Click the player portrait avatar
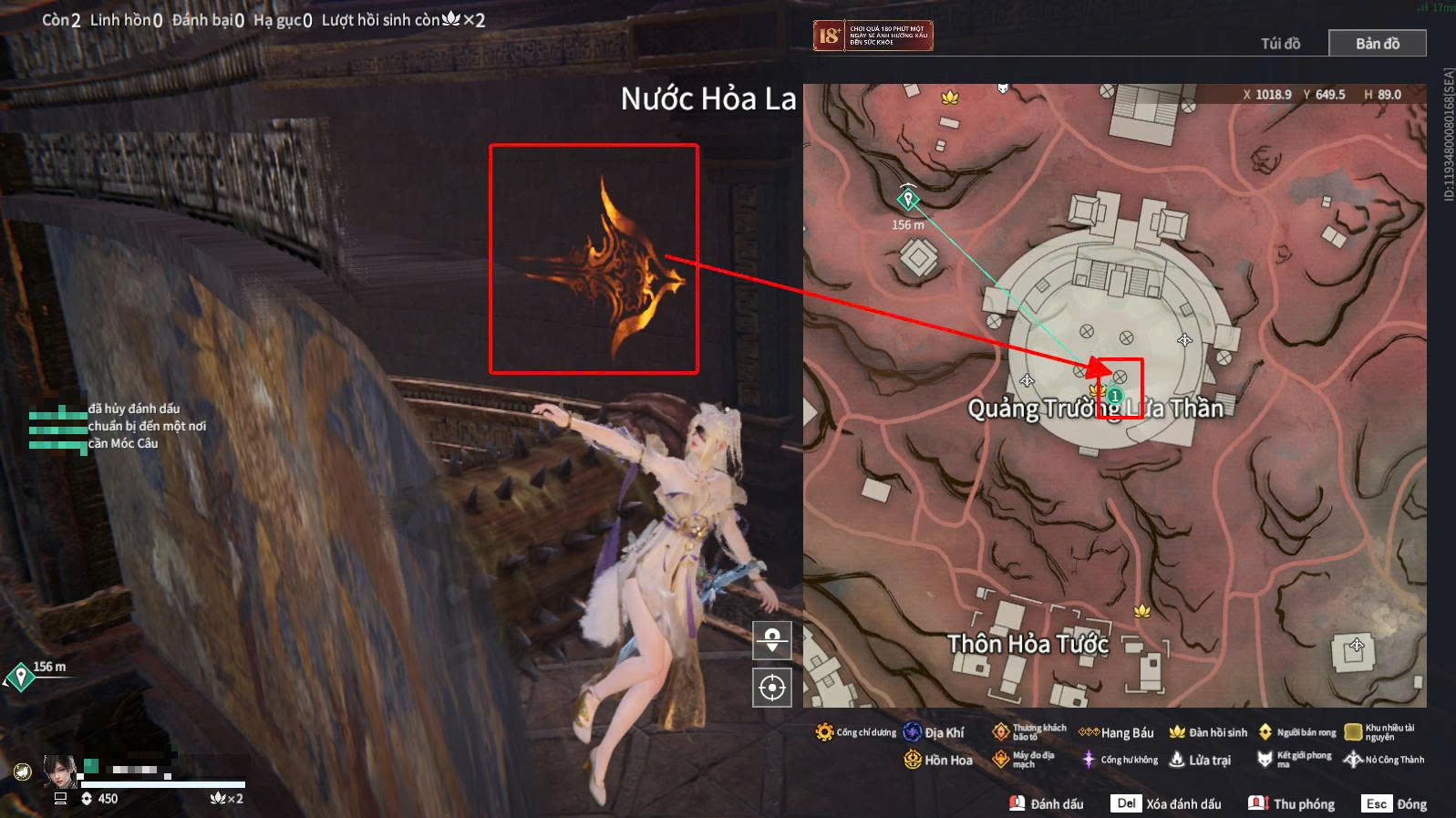1456x818 pixels. [60, 771]
